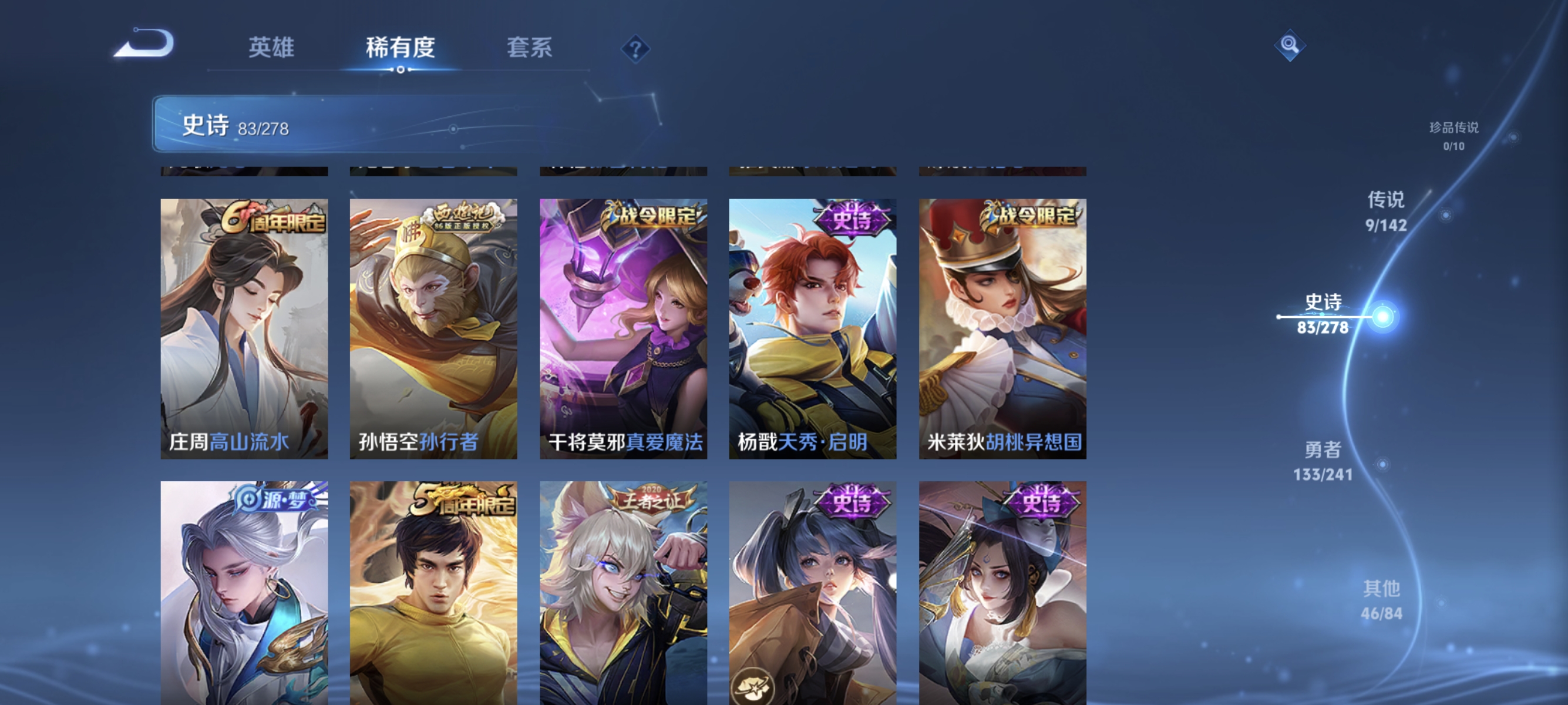Switch to the 英雄 tab
This screenshot has height=705, width=1568.
point(271,48)
